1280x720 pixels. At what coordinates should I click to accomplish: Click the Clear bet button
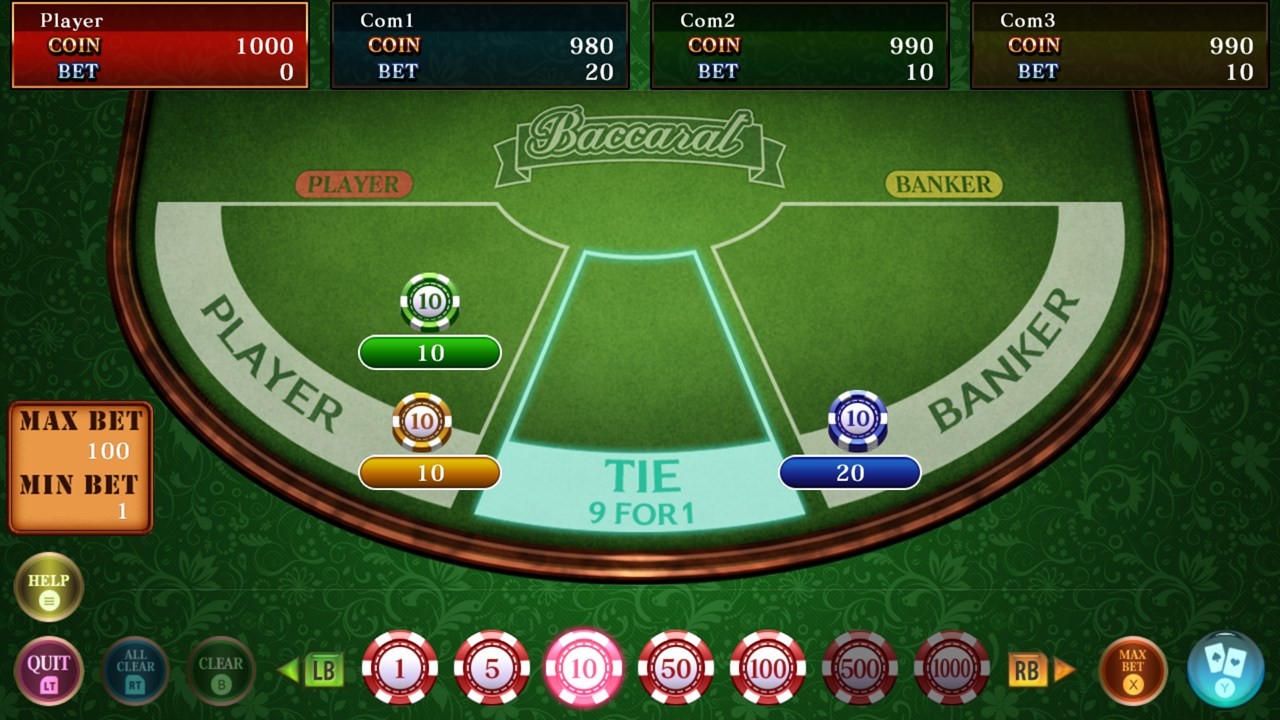click(x=221, y=670)
